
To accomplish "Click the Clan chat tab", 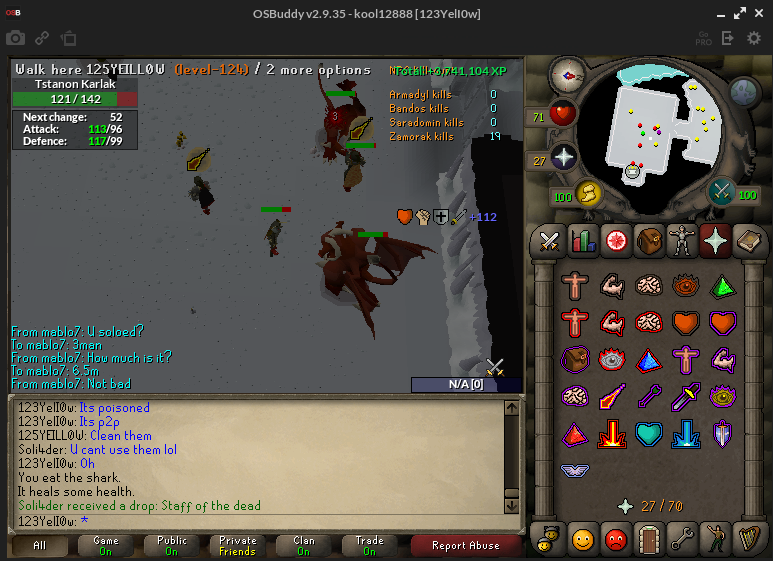I will [x=303, y=546].
